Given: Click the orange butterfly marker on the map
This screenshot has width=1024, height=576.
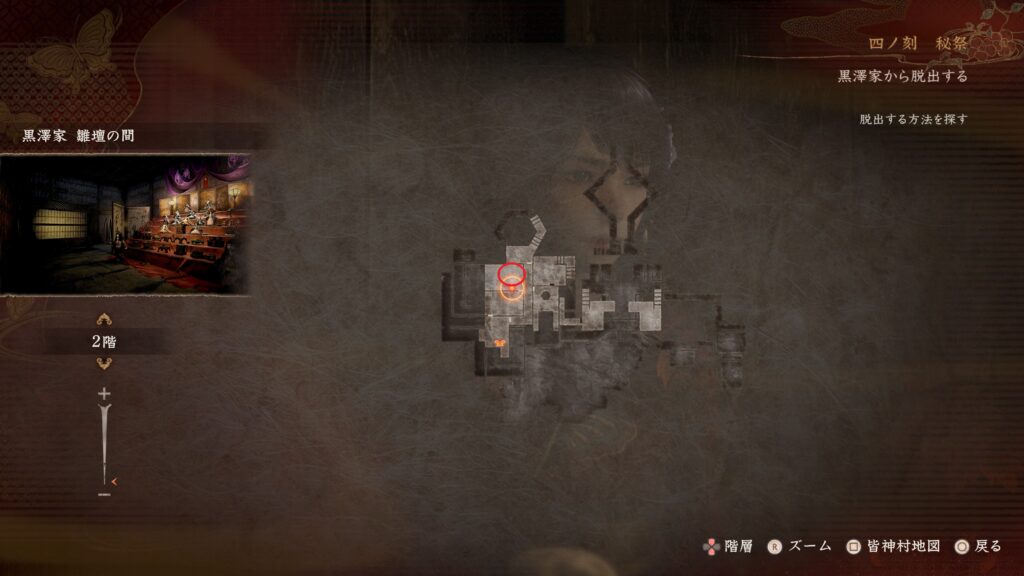Looking at the screenshot, I should (x=497, y=343).
